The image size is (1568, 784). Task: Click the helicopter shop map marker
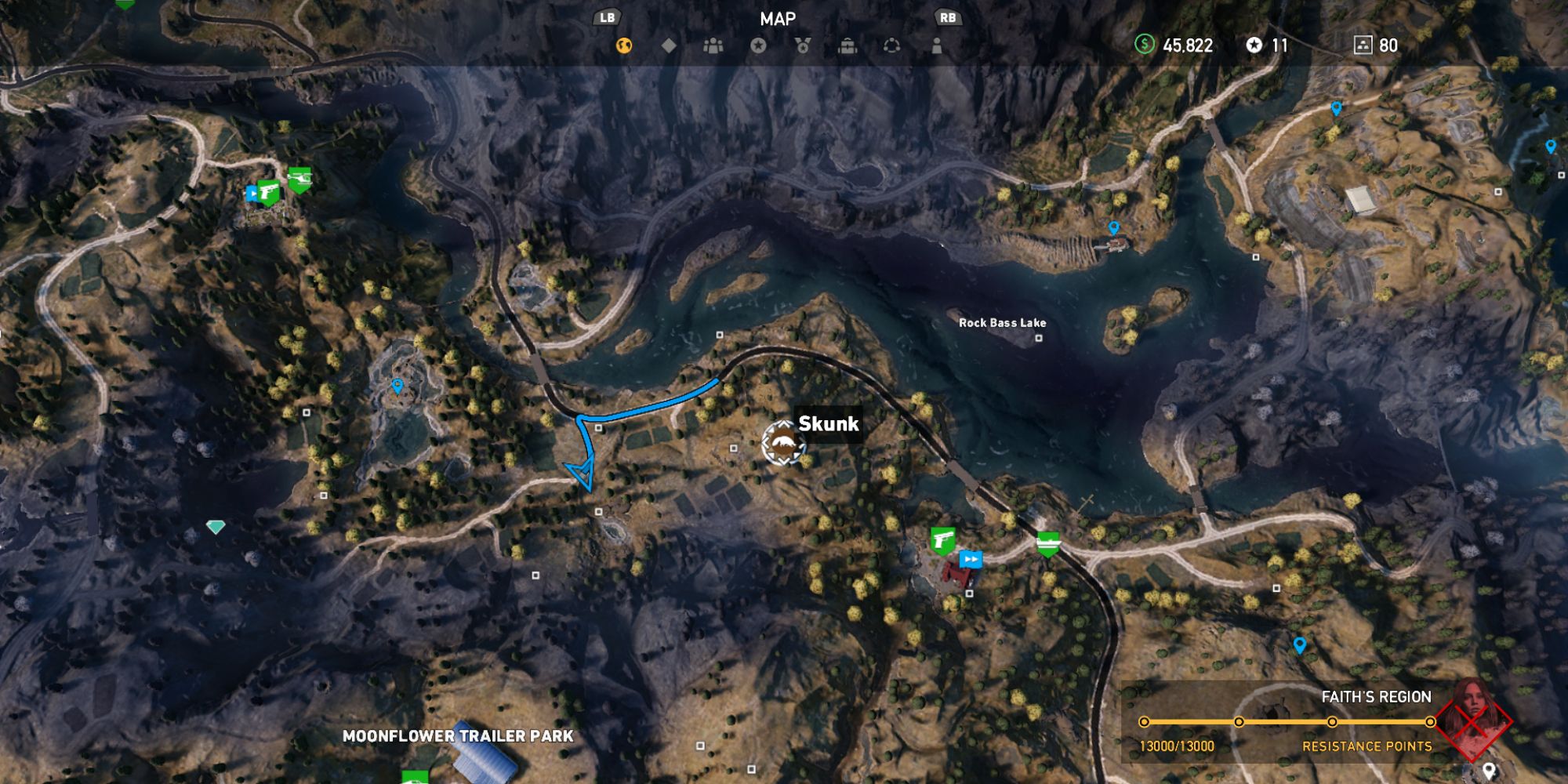click(299, 180)
